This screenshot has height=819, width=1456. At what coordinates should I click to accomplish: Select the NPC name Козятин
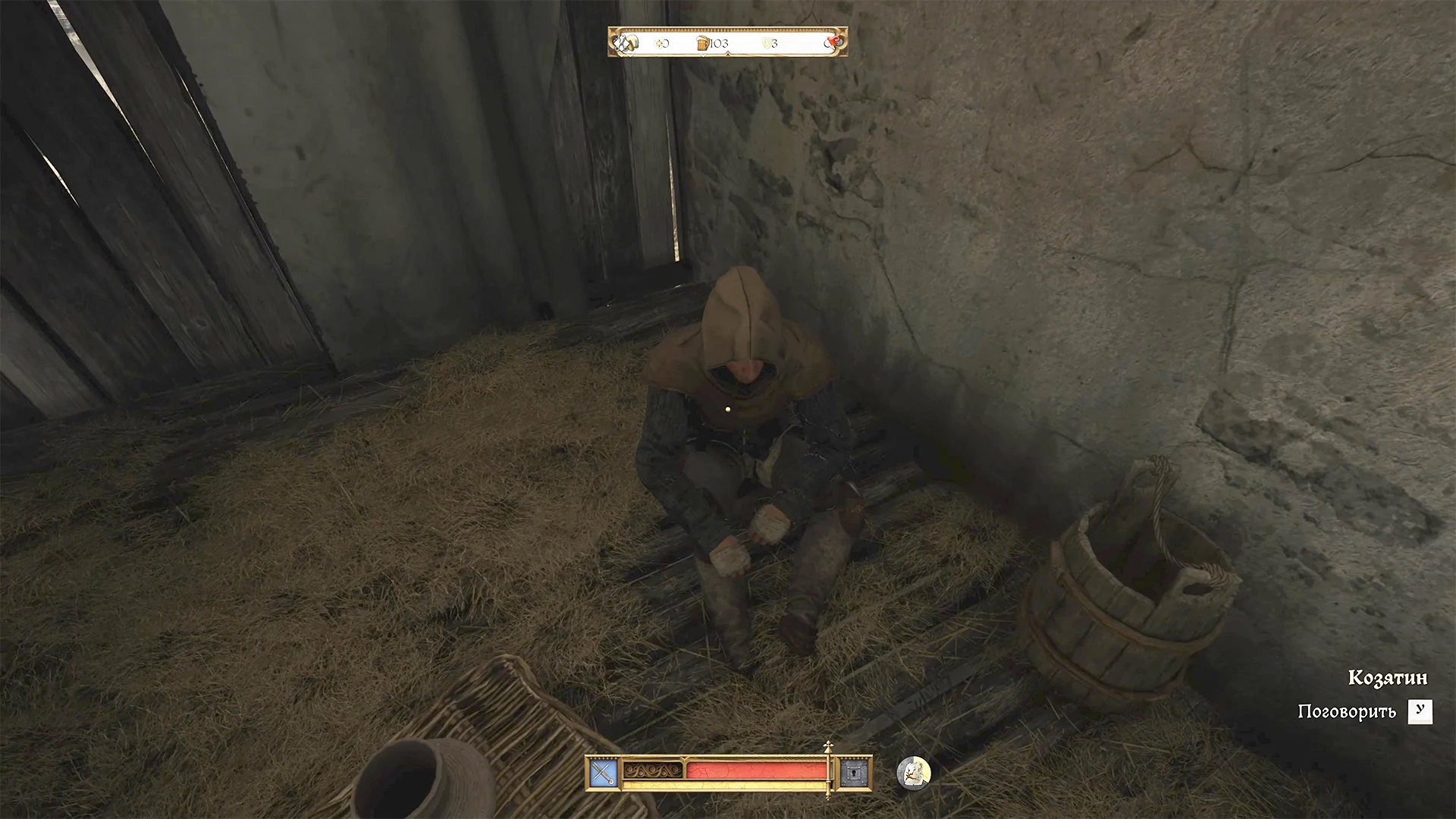click(x=1389, y=677)
